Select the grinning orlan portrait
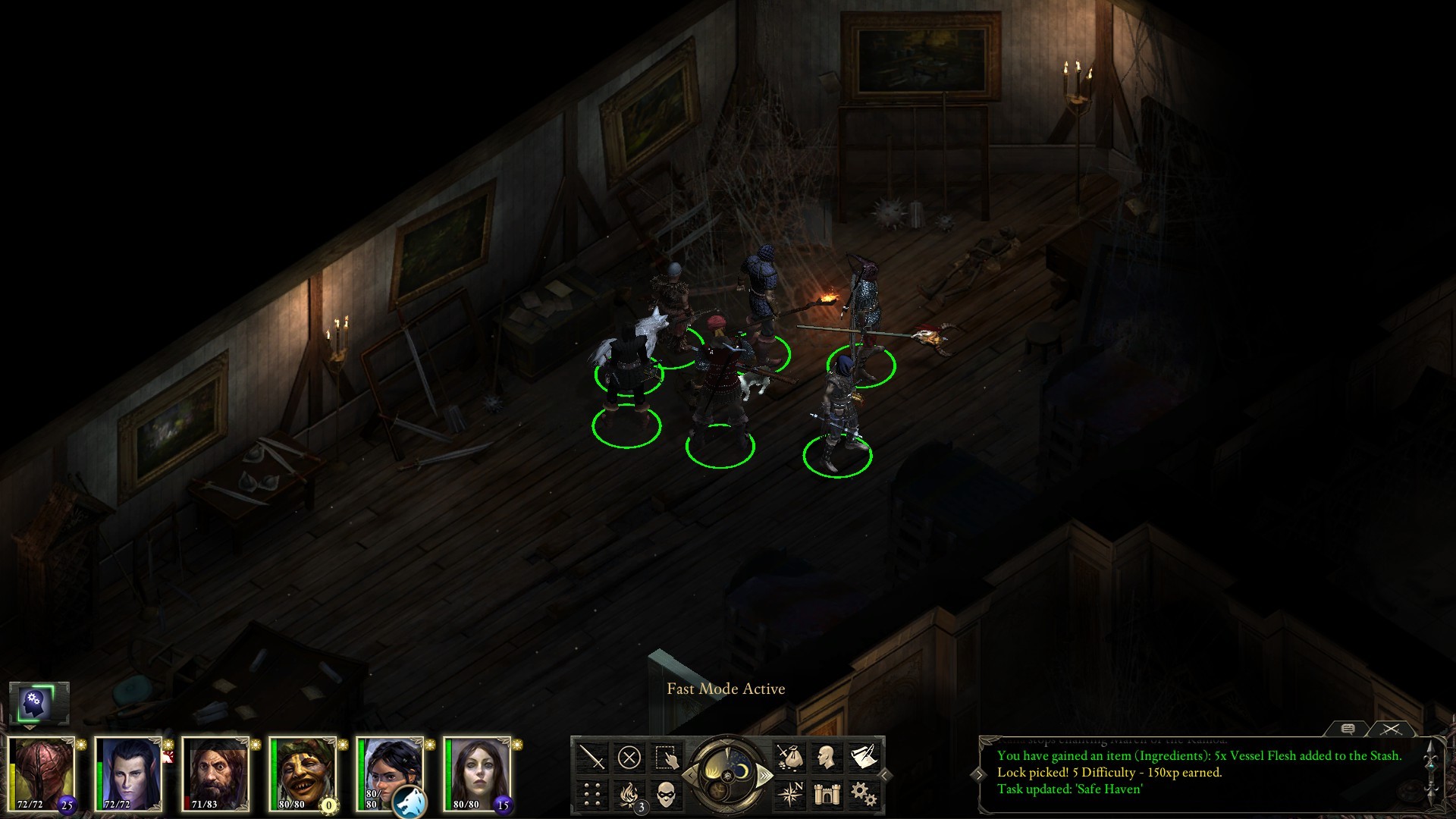The height and width of the screenshot is (819, 1456). click(x=304, y=773)
